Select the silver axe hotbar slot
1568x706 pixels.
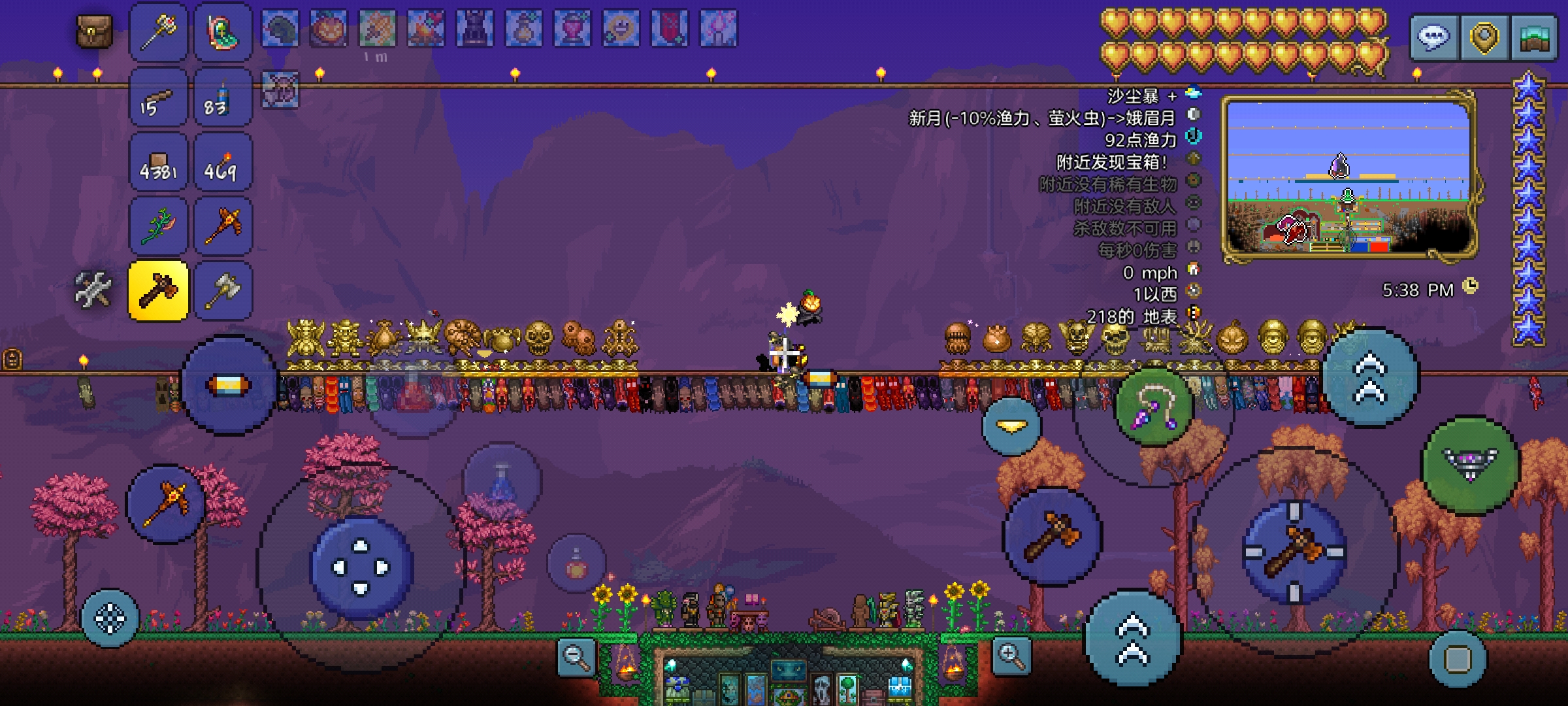pyautogui.click(x=223, y=291)
